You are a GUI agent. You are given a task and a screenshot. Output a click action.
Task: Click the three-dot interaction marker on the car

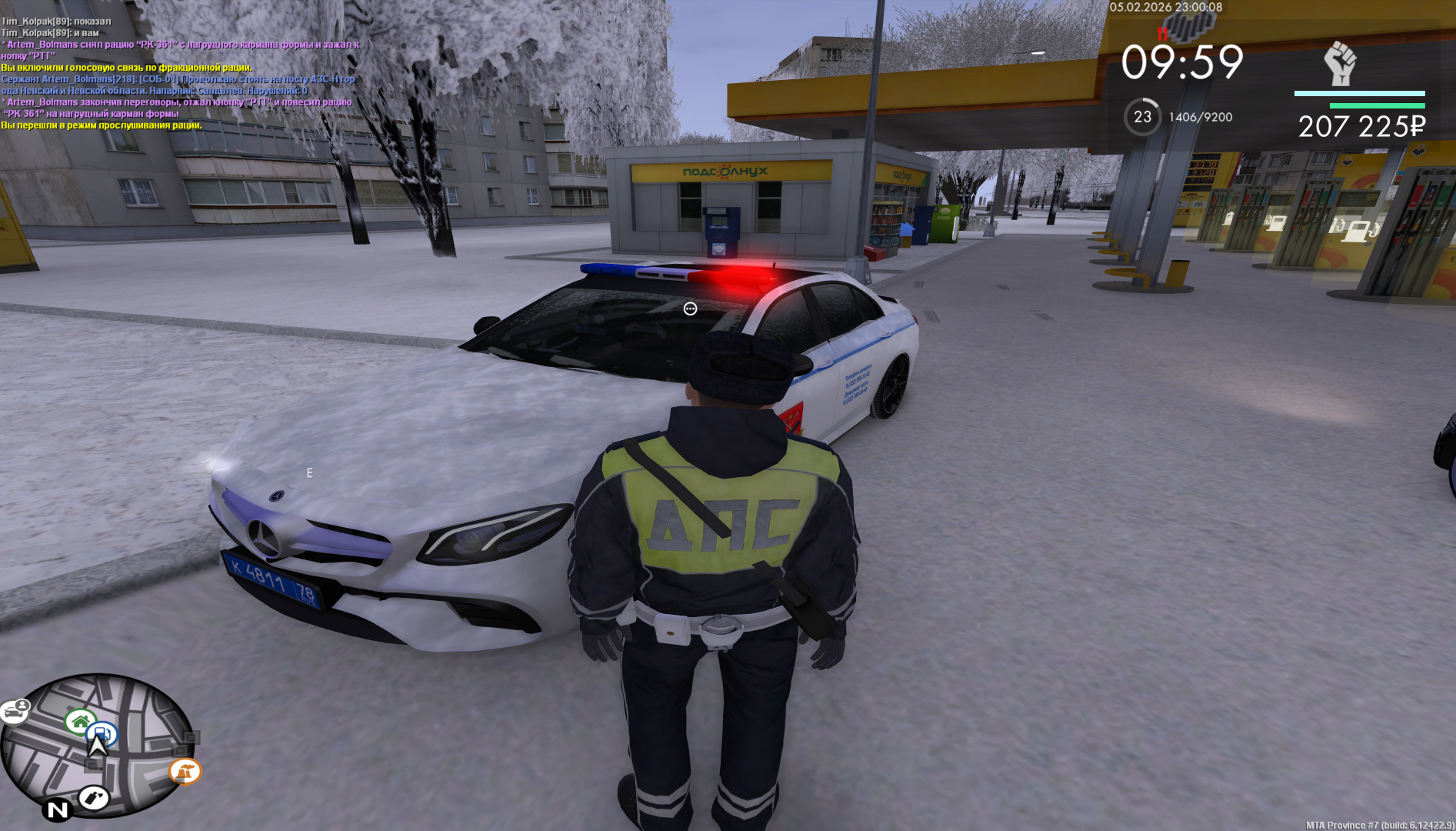click(x=690, y=309)
